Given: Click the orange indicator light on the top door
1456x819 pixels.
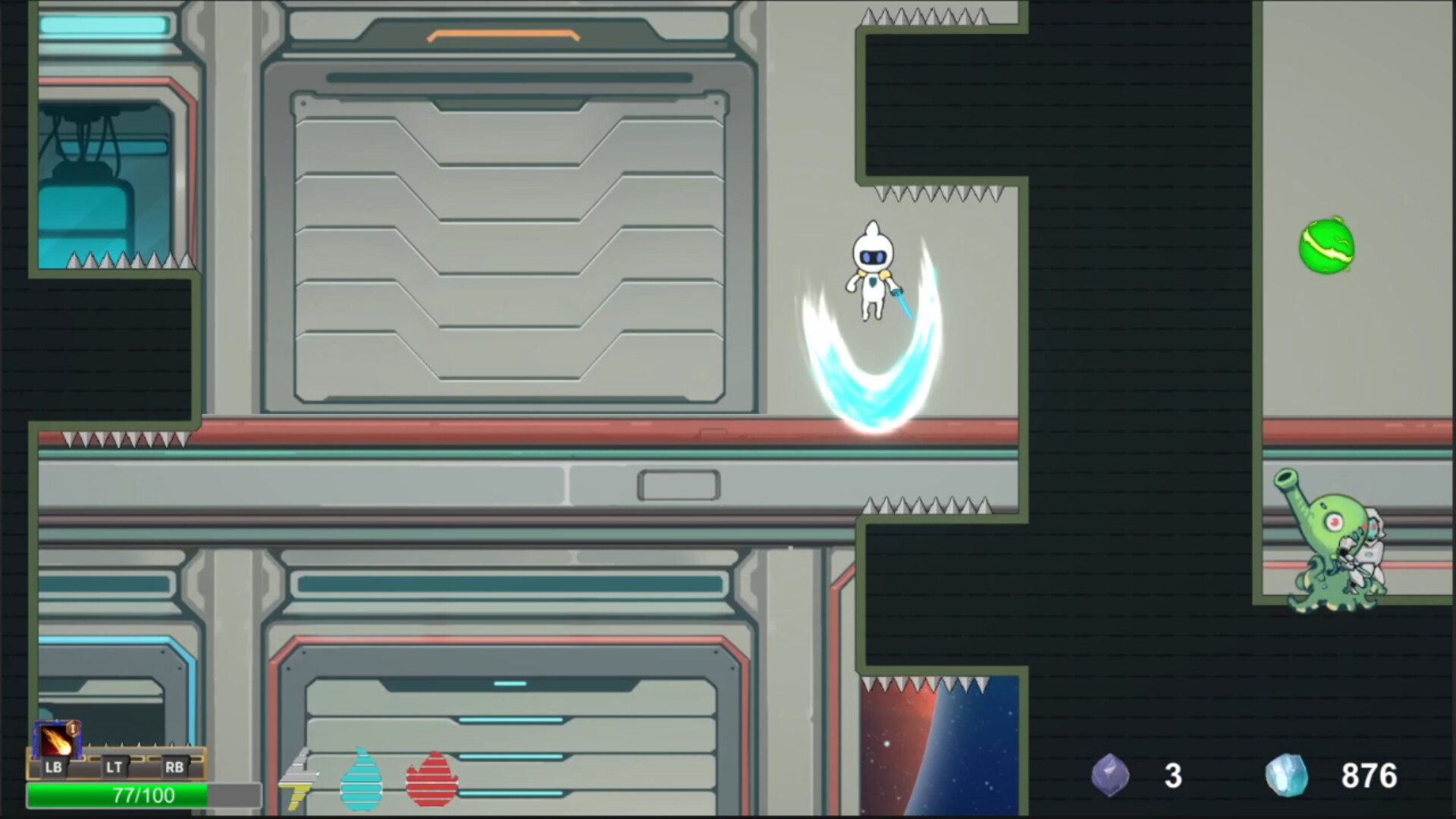Looking at the screenshot, I should [x=502, y=34].
